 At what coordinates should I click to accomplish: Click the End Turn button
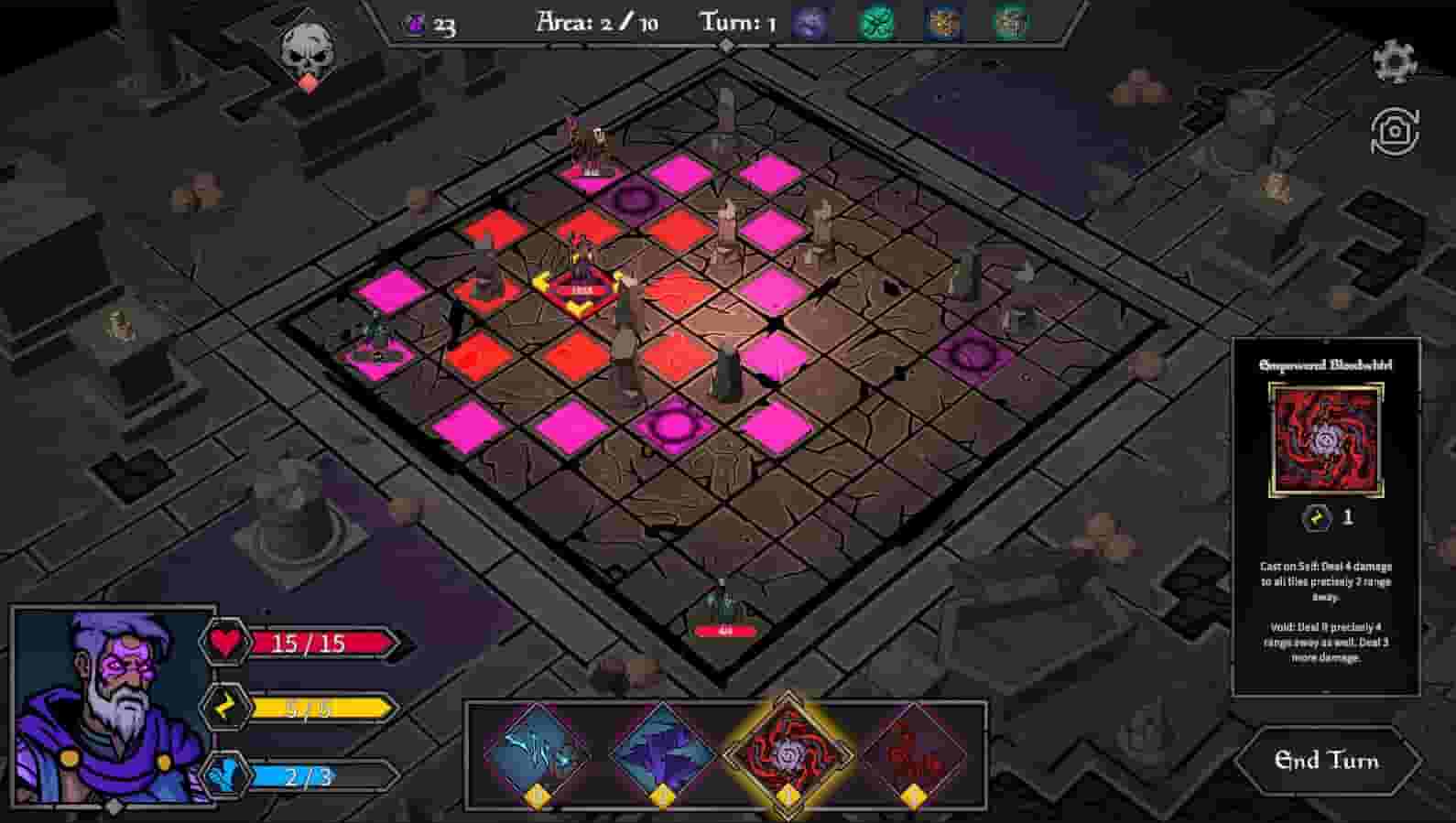(x=1330, y=762)
